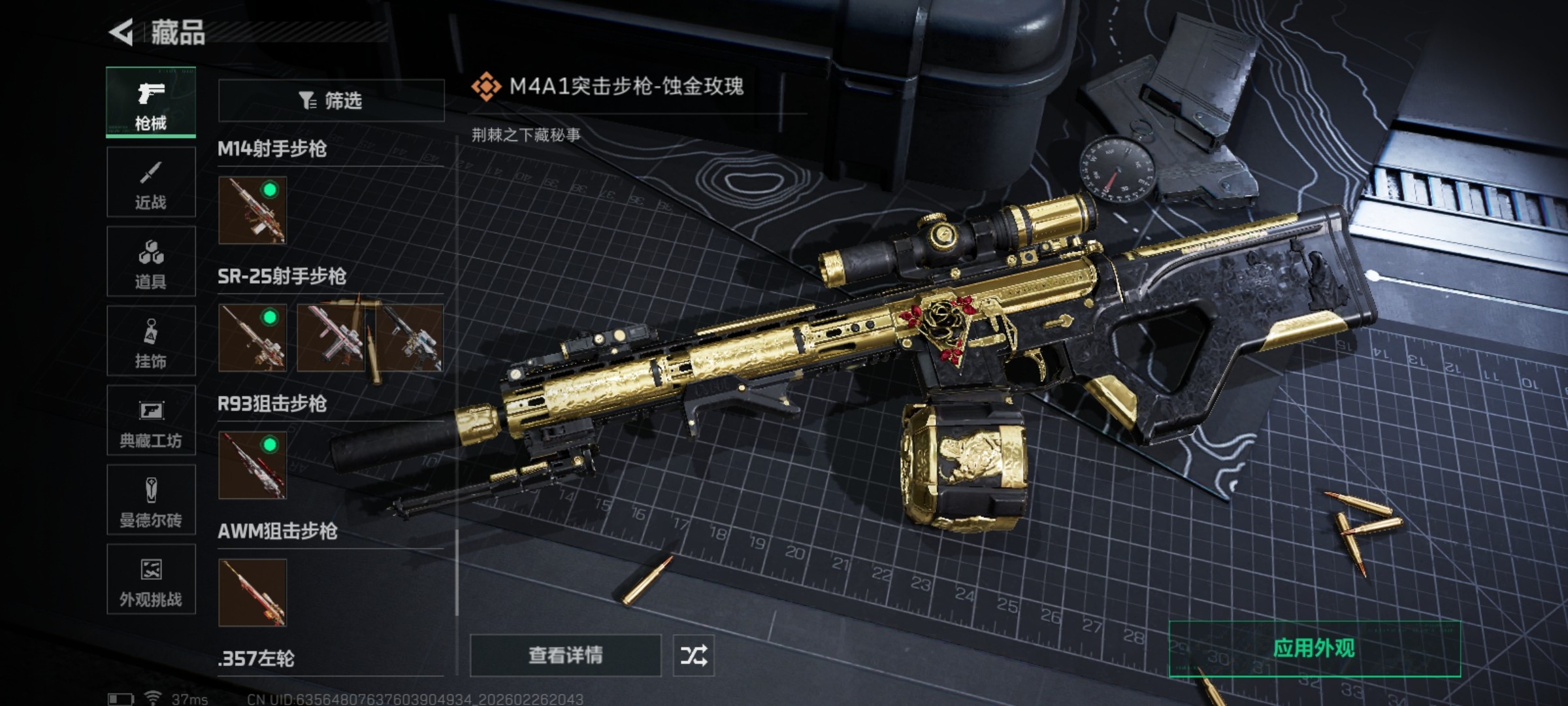Select the first SR-25 skin with green dot
Viewport: 1568px width, 706px height.
(x=252, y=338)
